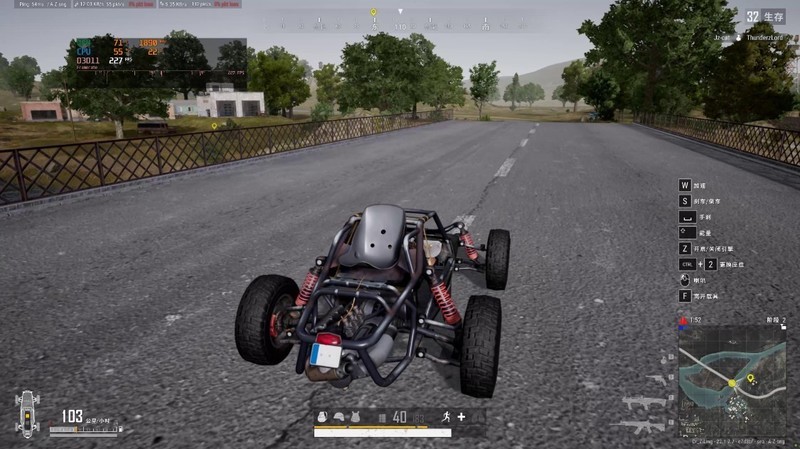
Task: Select teammate Thunderzlord's name
Action: [x=768, y=37]
